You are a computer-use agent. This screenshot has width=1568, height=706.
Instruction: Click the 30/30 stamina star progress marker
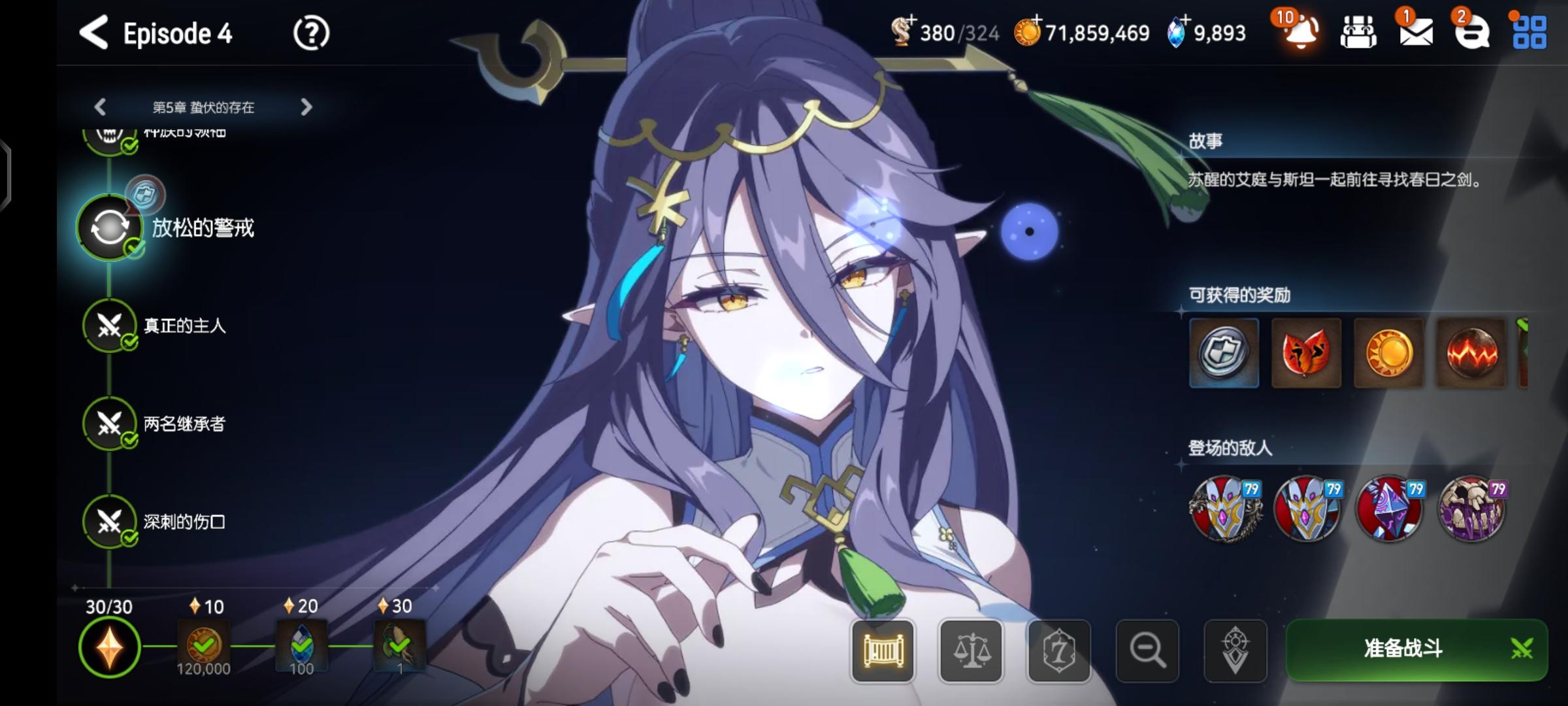pyautogui.click(x=109, y=647)
